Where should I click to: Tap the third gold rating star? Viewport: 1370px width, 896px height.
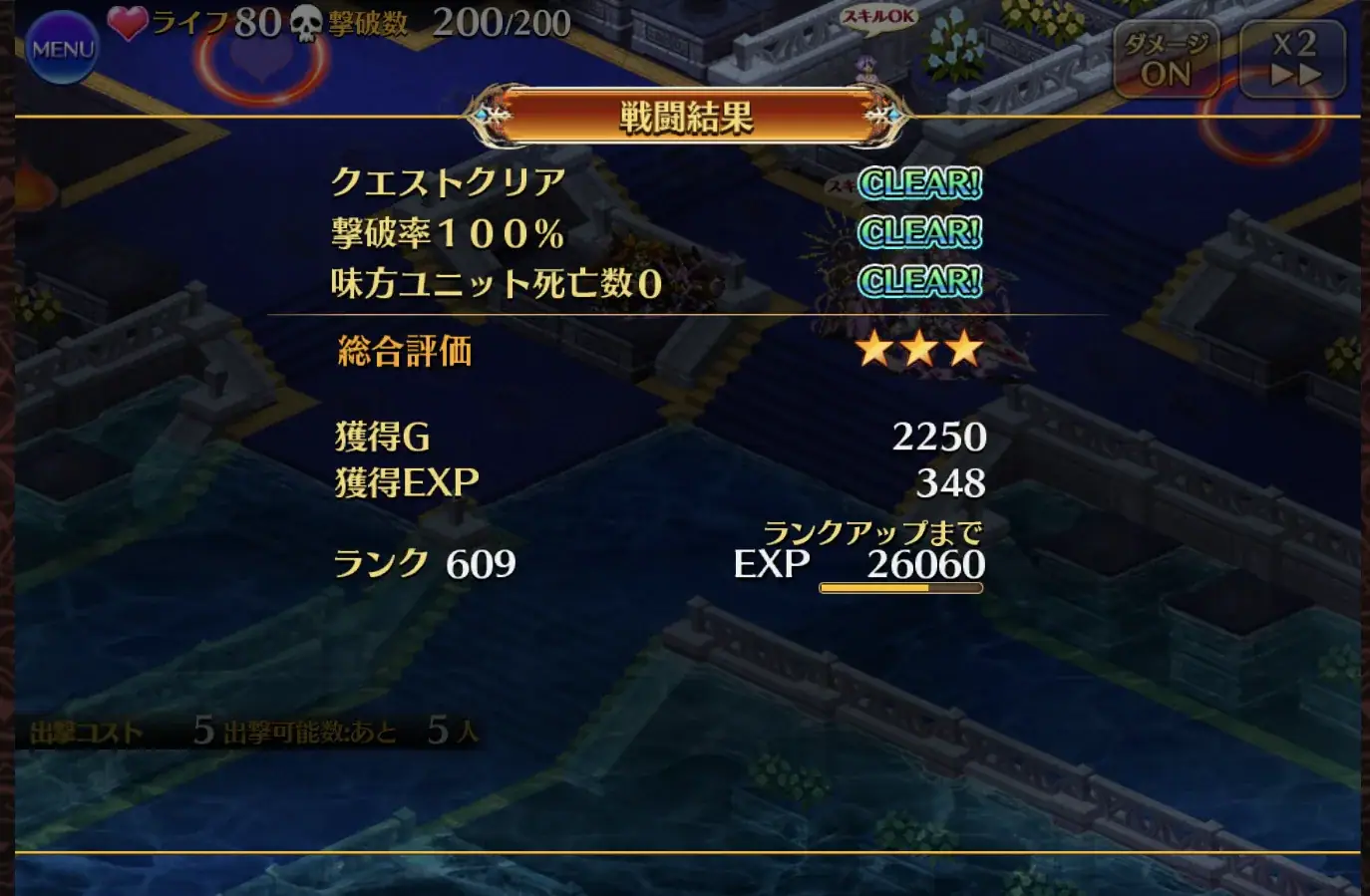pyautogui.click(x=964, y=349)
